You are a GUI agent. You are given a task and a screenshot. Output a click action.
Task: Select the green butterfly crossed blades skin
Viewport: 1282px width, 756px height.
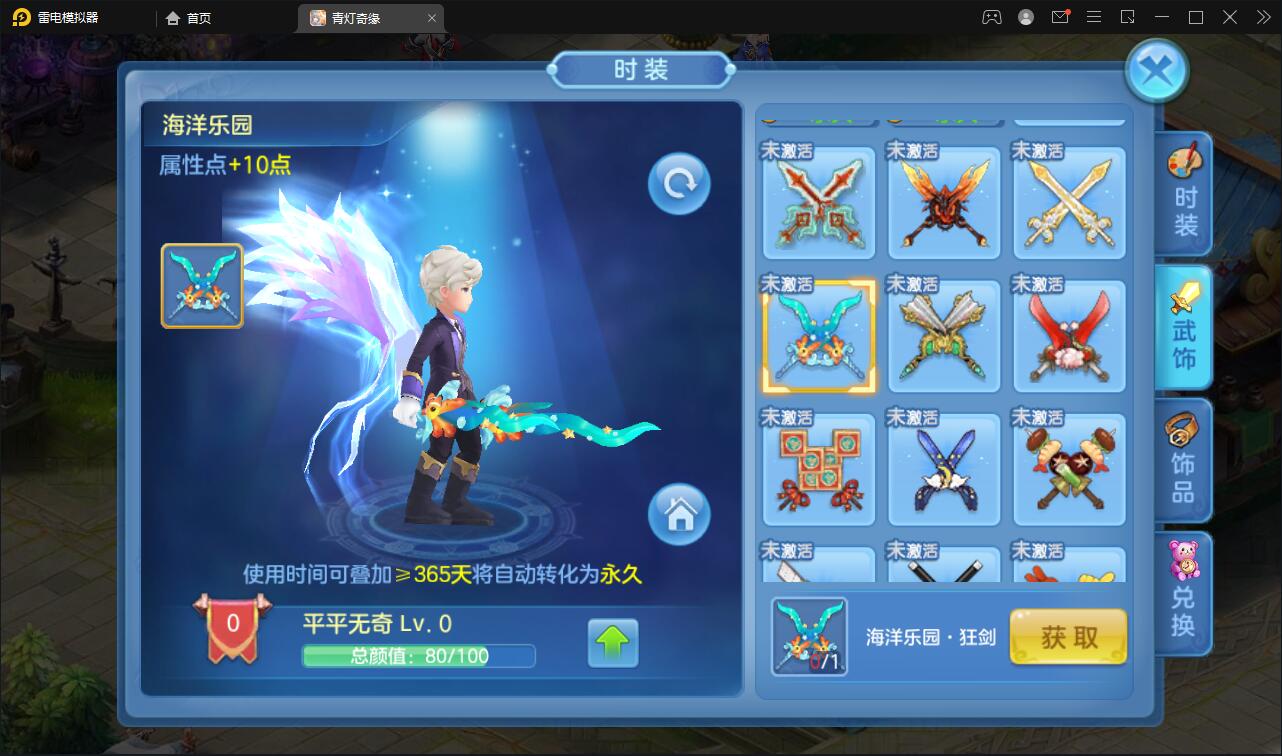point(944,336)
